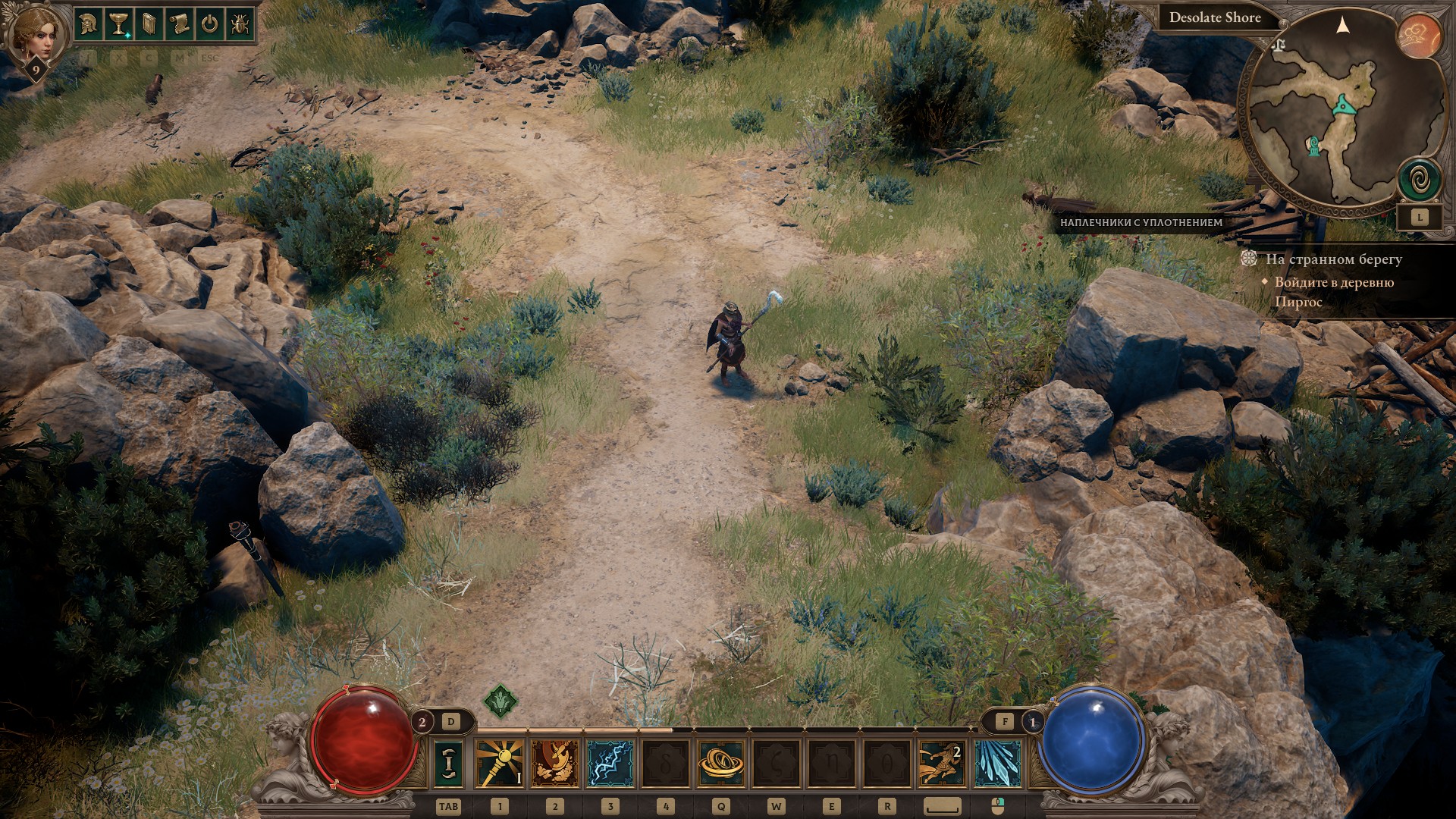Click the green spiral portal button
This screenshot has height=819, width=1456.
click(x=1420, y=180)
